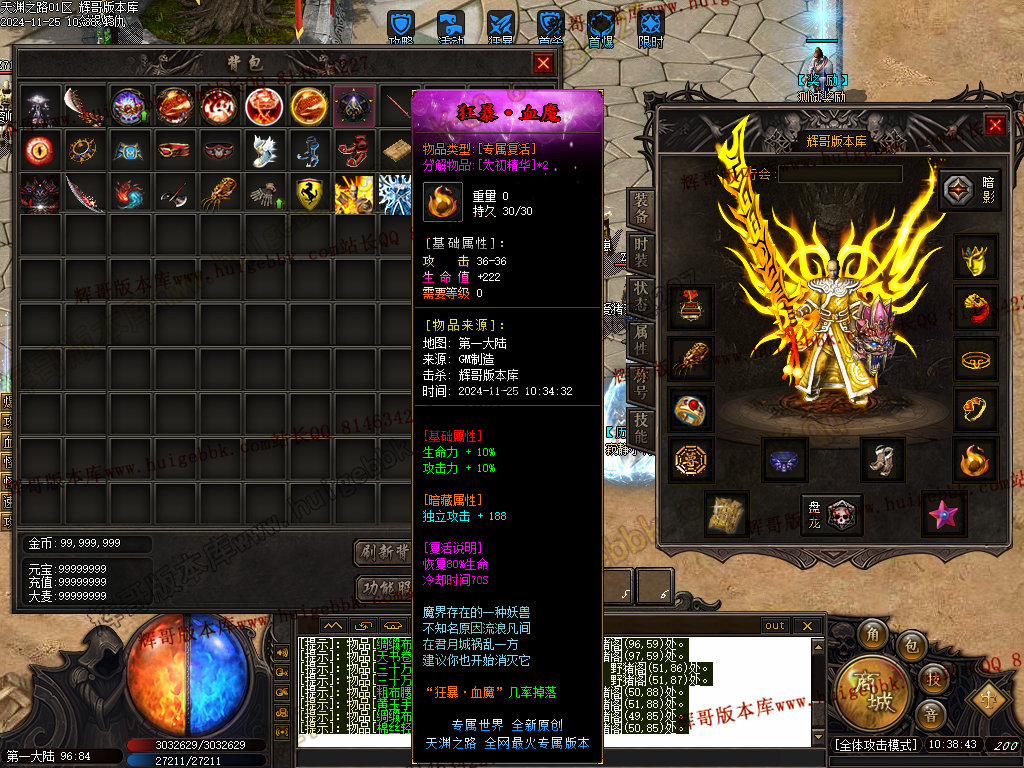Click the chat window's out button
This screenshot has width=1024, height=768.
click(x=775, y=626)
